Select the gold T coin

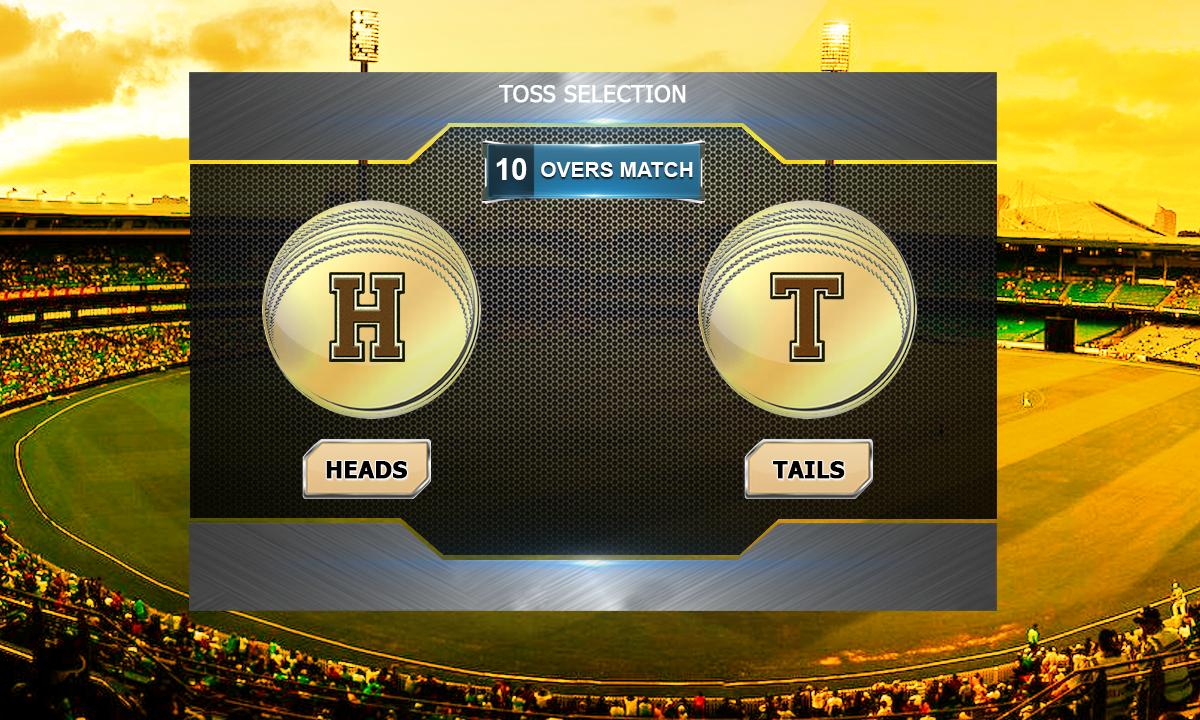(x=806, y=306)
